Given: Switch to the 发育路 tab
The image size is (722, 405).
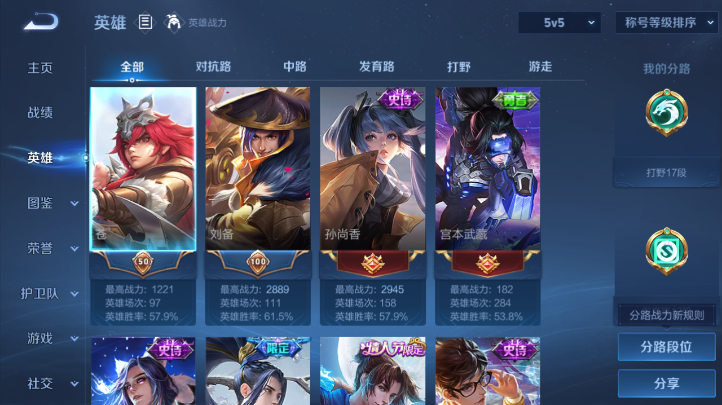Looking at the screenshot, I should (377, 67).
